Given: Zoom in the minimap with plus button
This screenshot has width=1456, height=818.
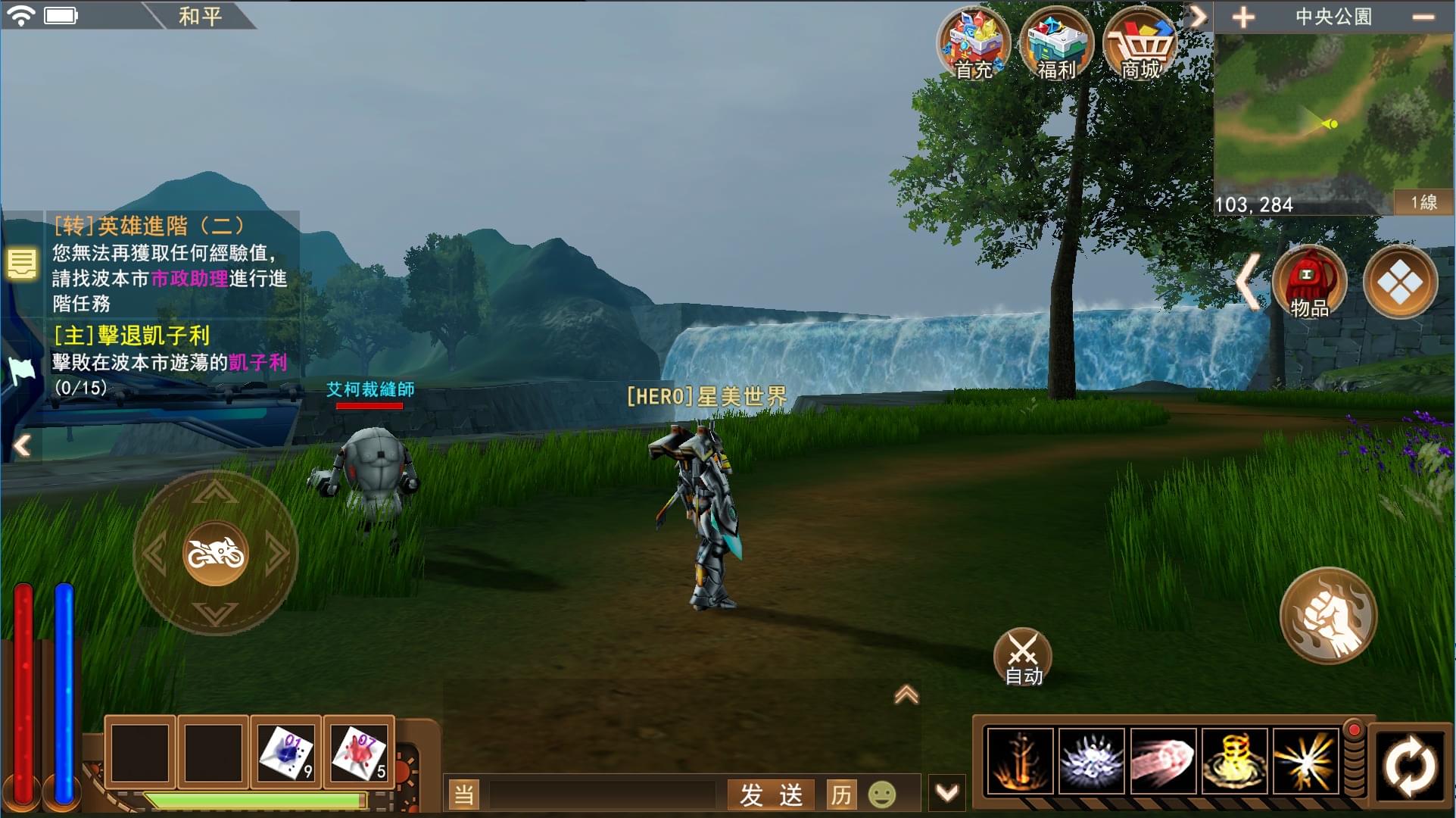Looking at the screenshot, I should coord(1243,17).
